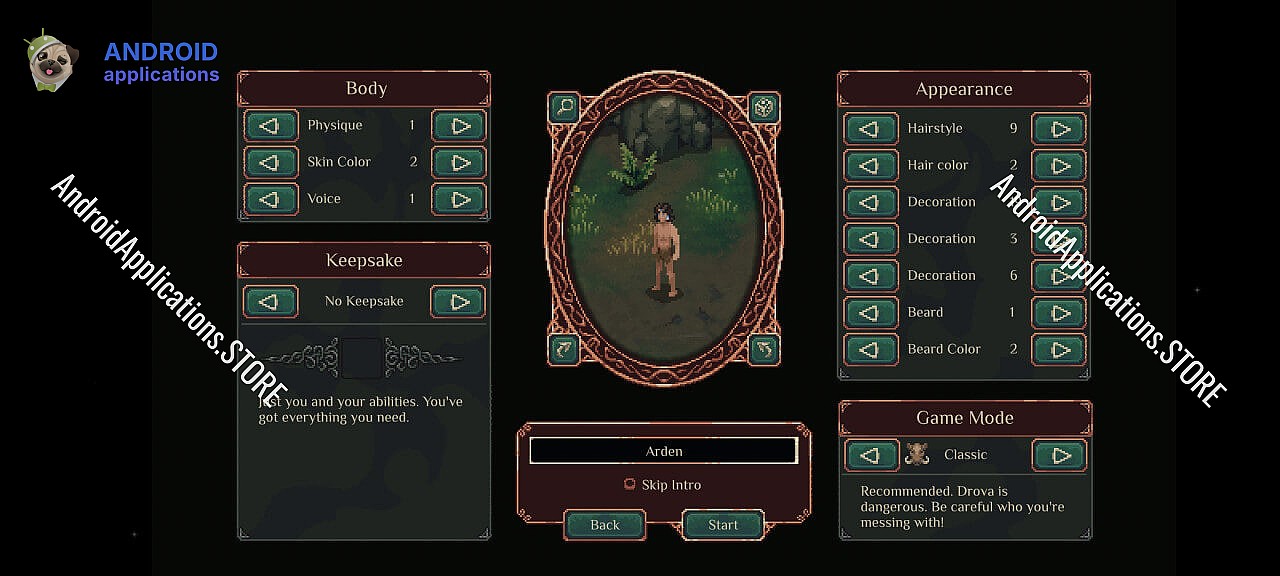1280x576 pixels.
Task: Show the previous Keepsake choice
Action: point(270,302)
